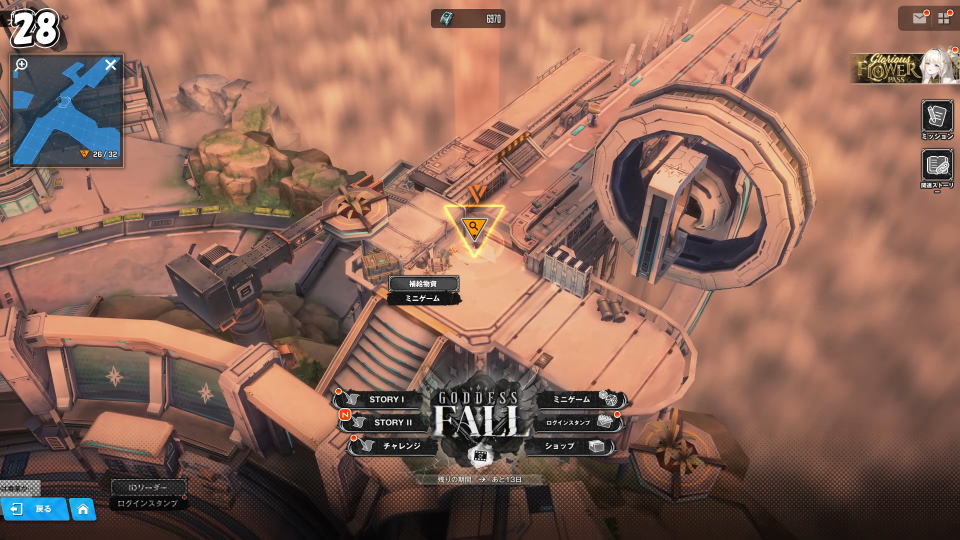Screen dimensions: 960x540
Task: Select the yellow triangle search marker
Action: coord(473,228)
